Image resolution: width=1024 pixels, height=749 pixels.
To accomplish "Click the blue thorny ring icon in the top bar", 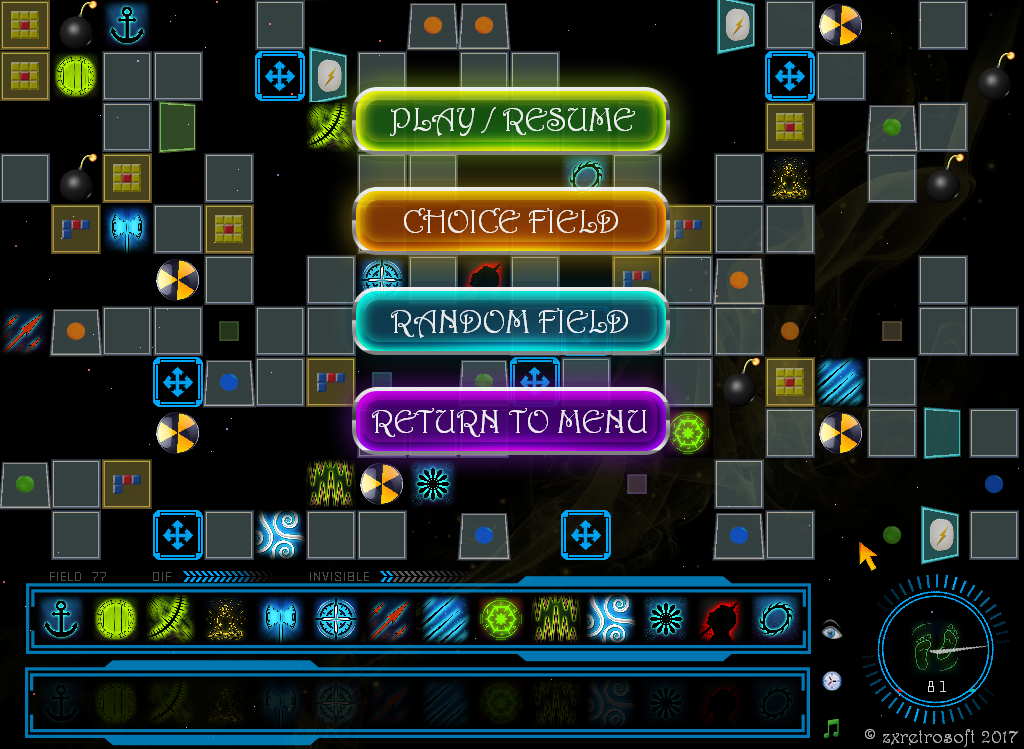I will pos(774,619).
